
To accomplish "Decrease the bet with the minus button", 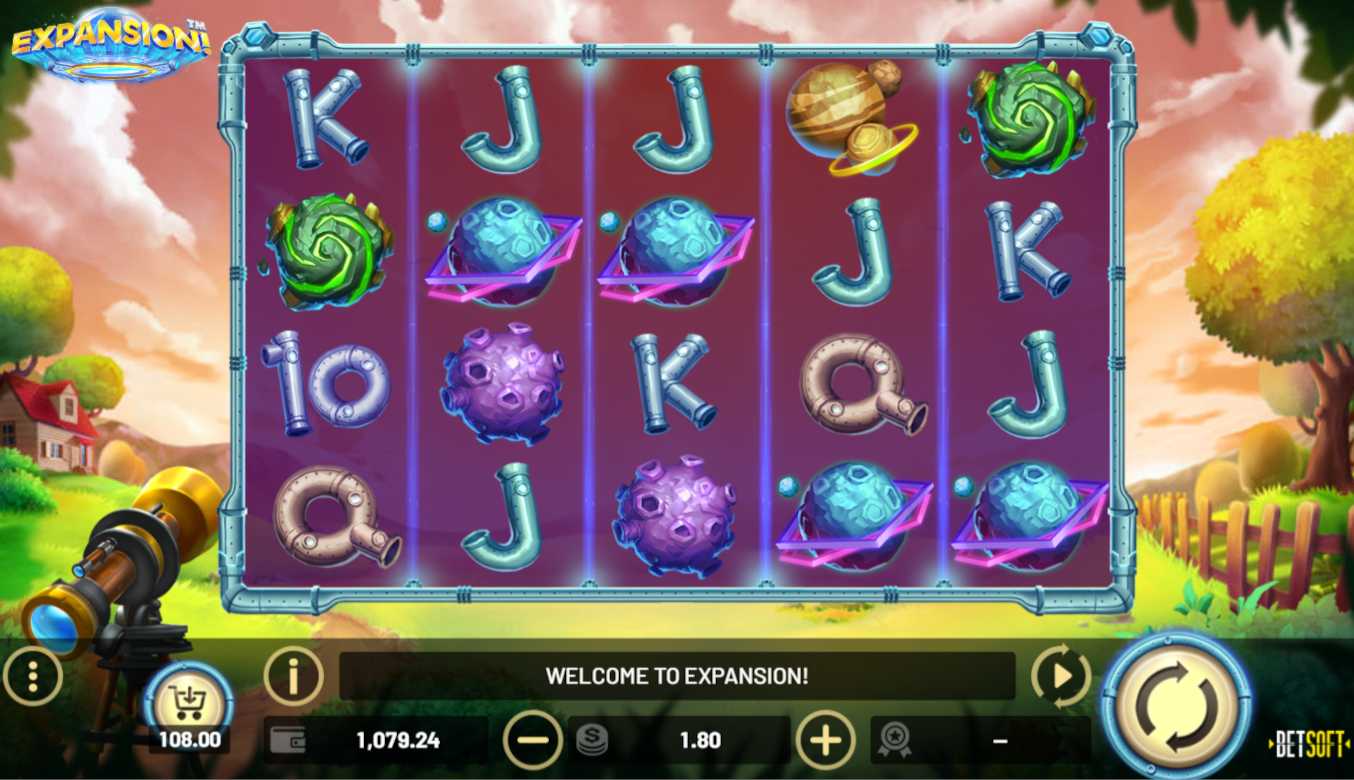I will (x=533, y=740).
